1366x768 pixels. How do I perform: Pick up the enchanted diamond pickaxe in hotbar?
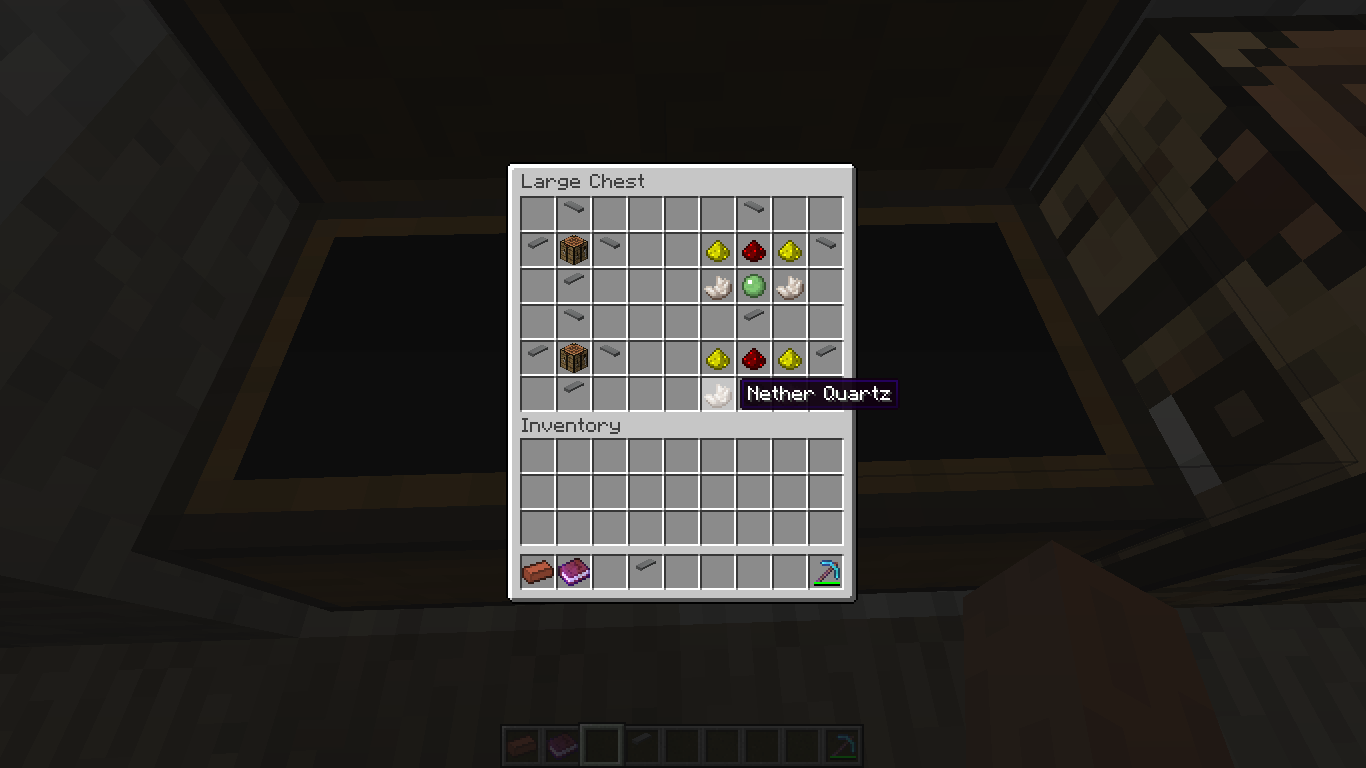pos(825,570)
